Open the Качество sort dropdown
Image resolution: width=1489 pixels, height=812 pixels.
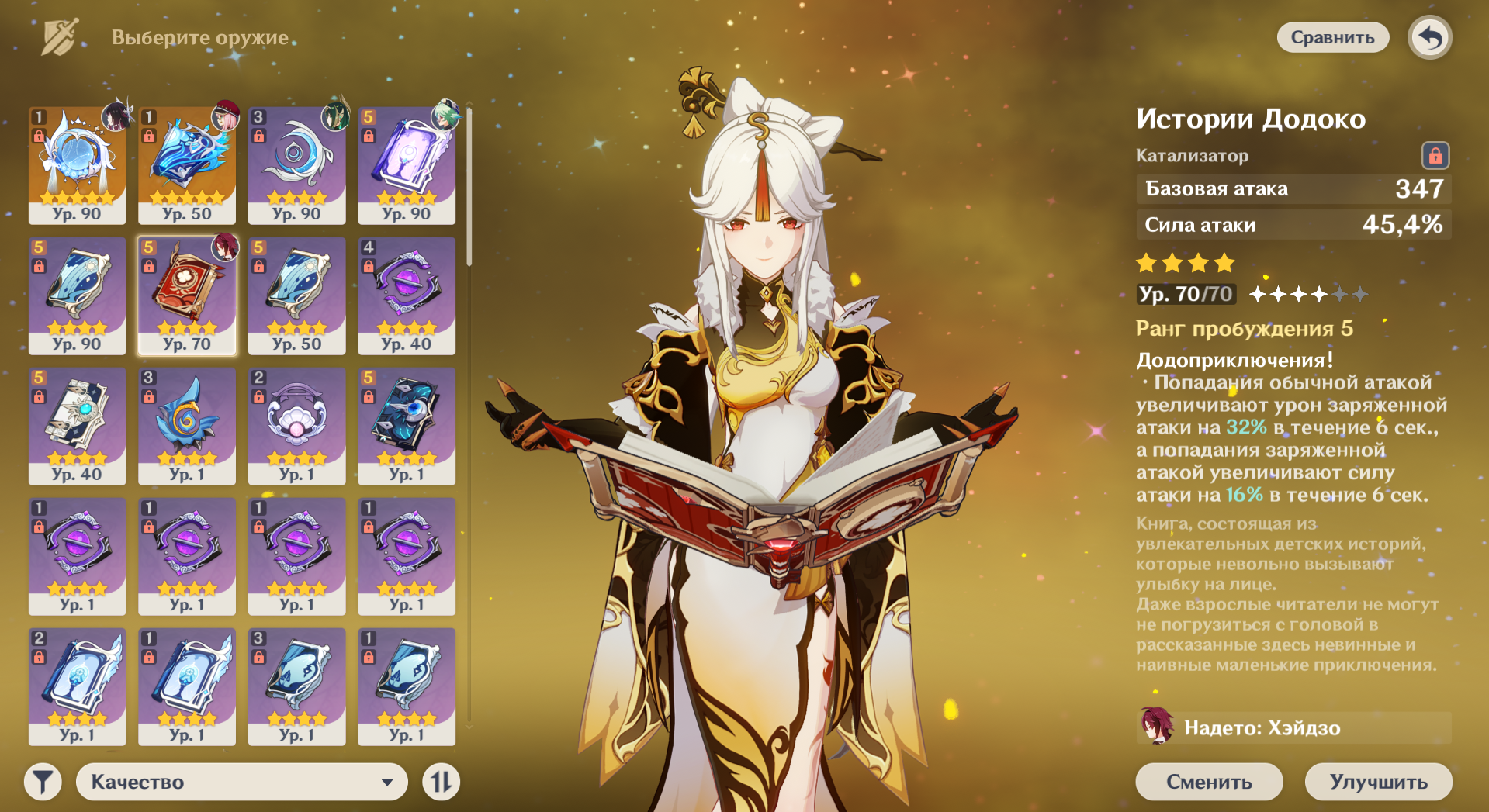click(x=241, y=782)
